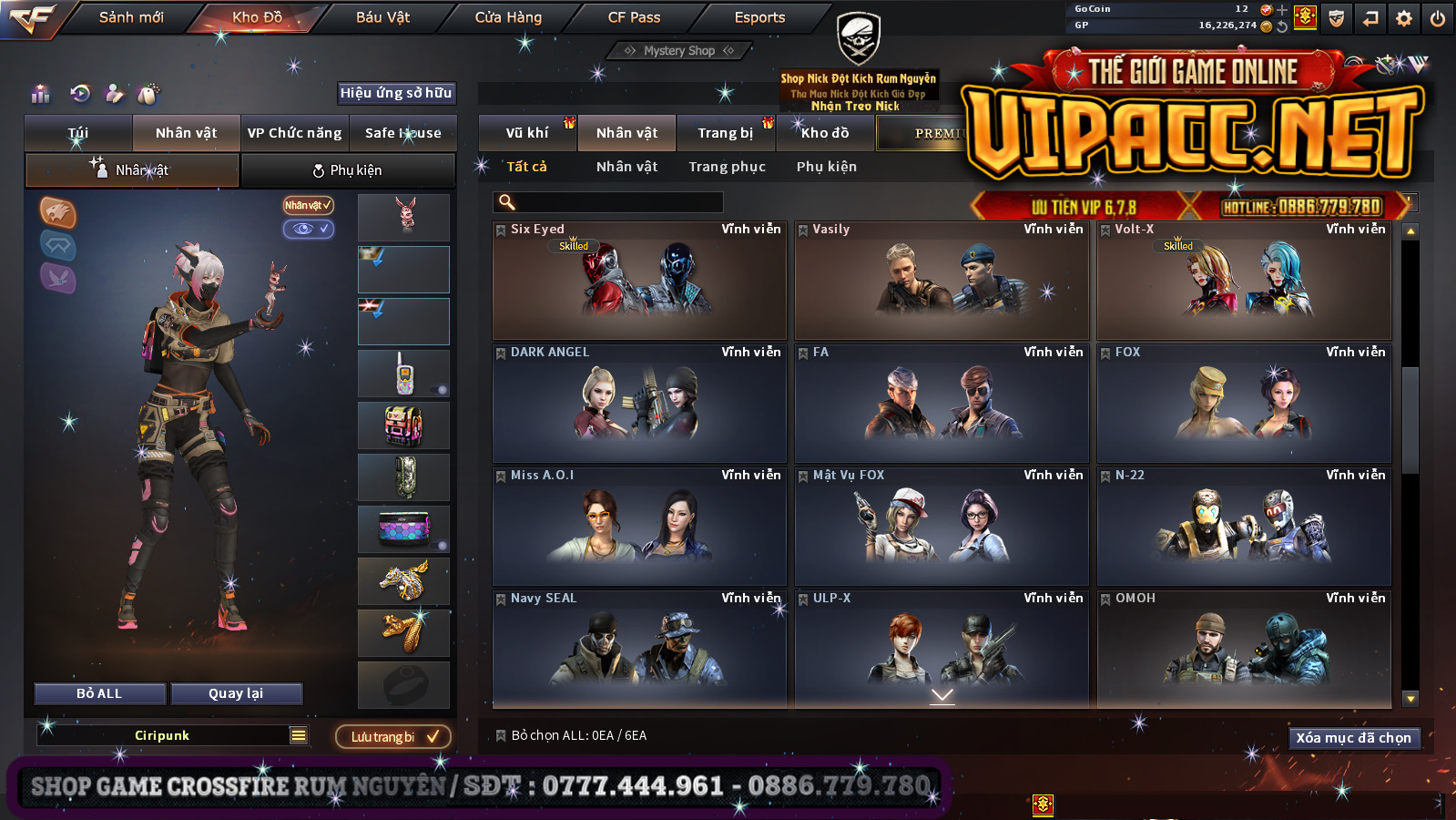Viewport: 1456px width, 820px height.
Task: Open the Sảnh mới lobby tab
Action: pyautogui.click(x=131, y=17)
